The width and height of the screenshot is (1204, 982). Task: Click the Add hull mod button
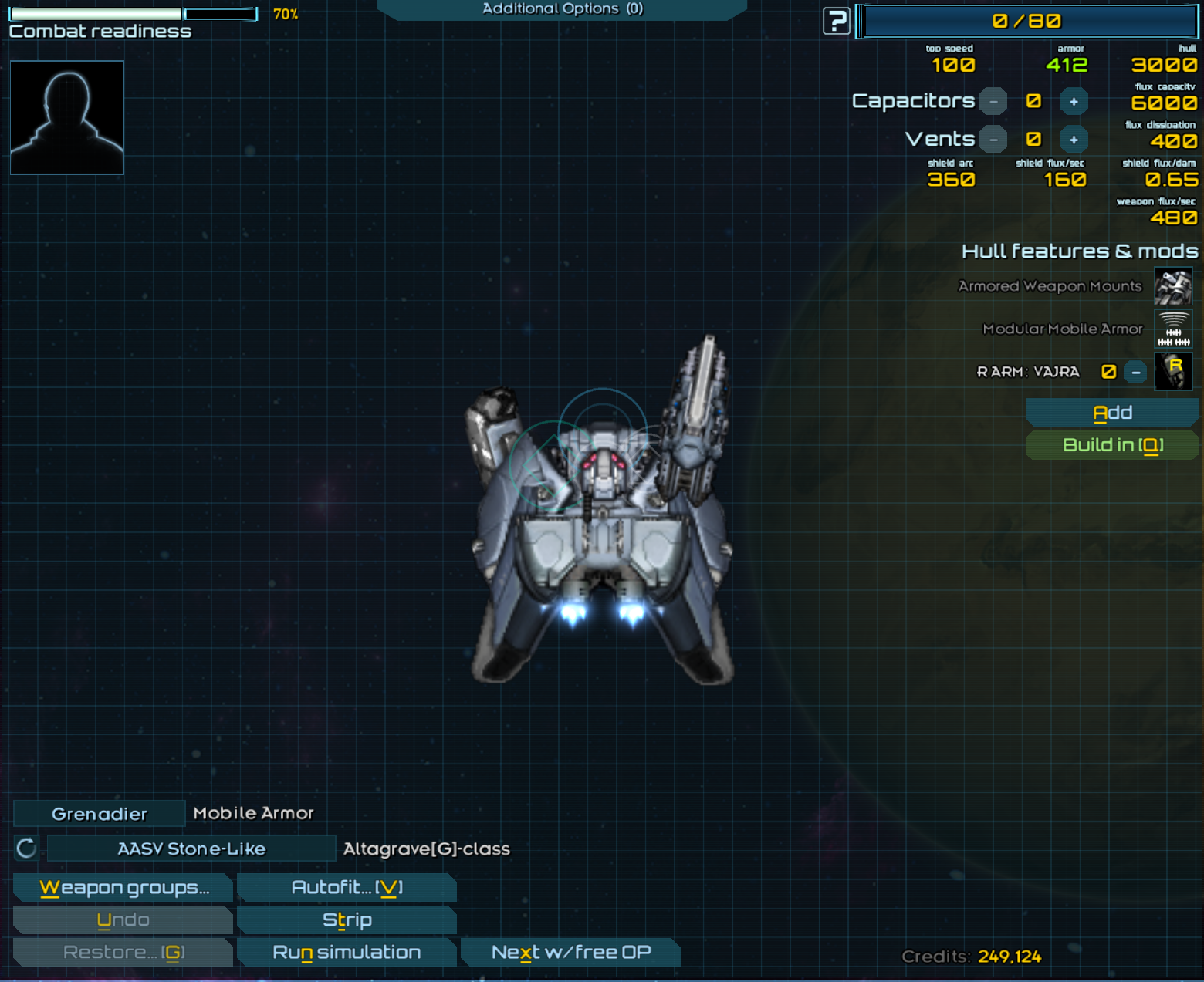coord(1112,413)
